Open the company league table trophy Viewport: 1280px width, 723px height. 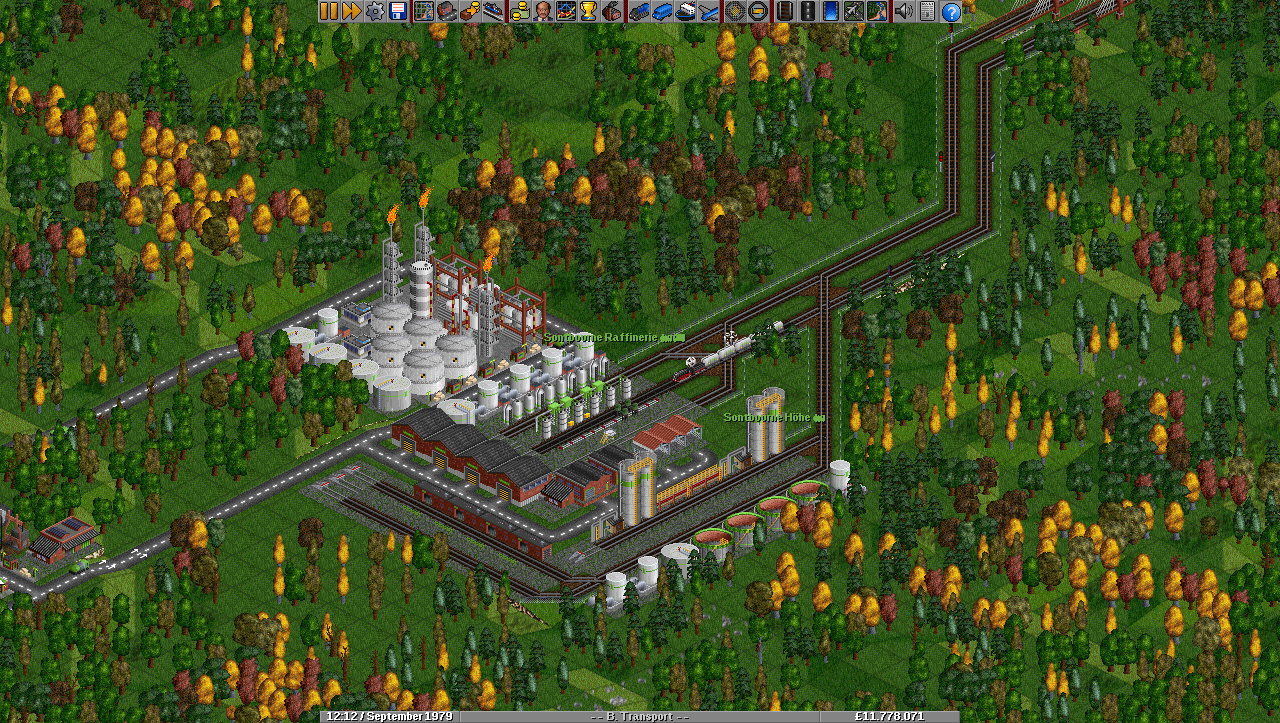point(588,11)
